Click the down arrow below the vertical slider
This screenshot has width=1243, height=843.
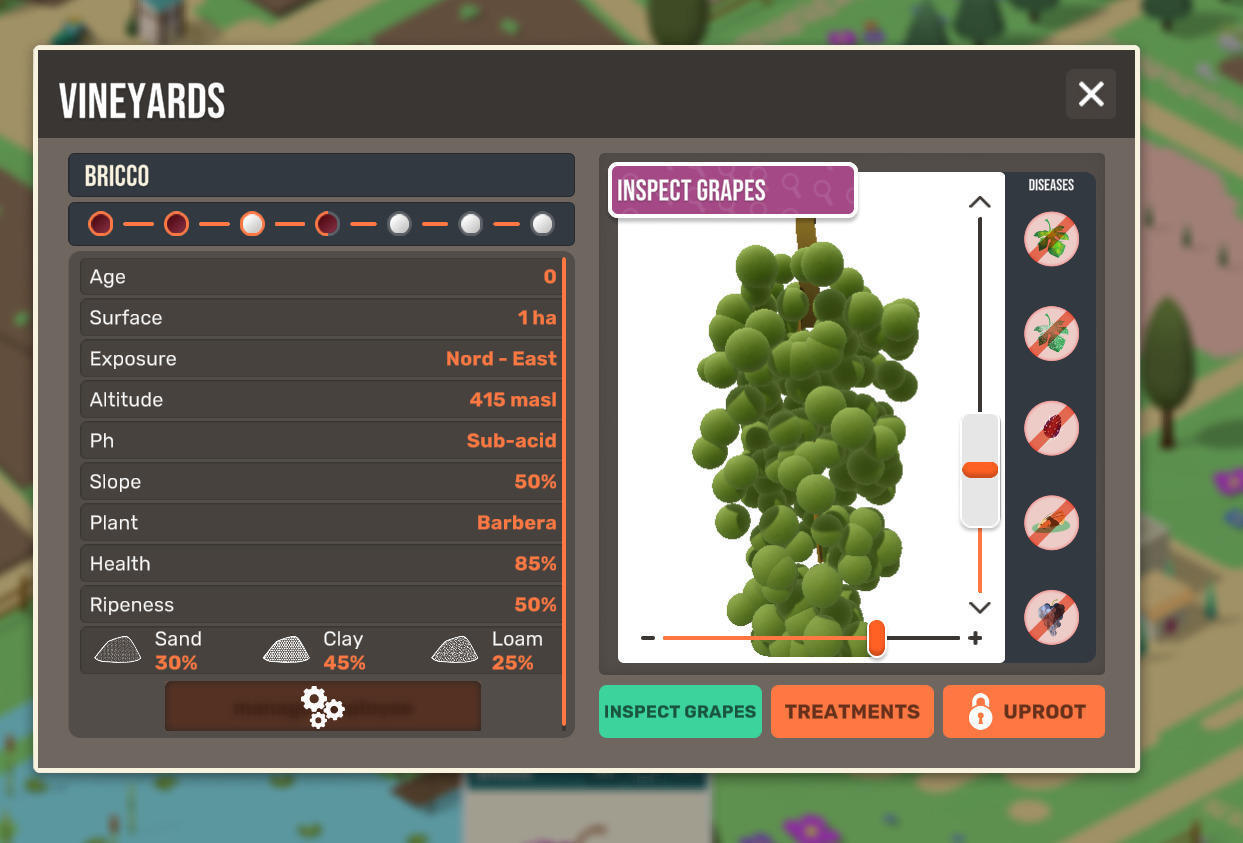(979, 607)
